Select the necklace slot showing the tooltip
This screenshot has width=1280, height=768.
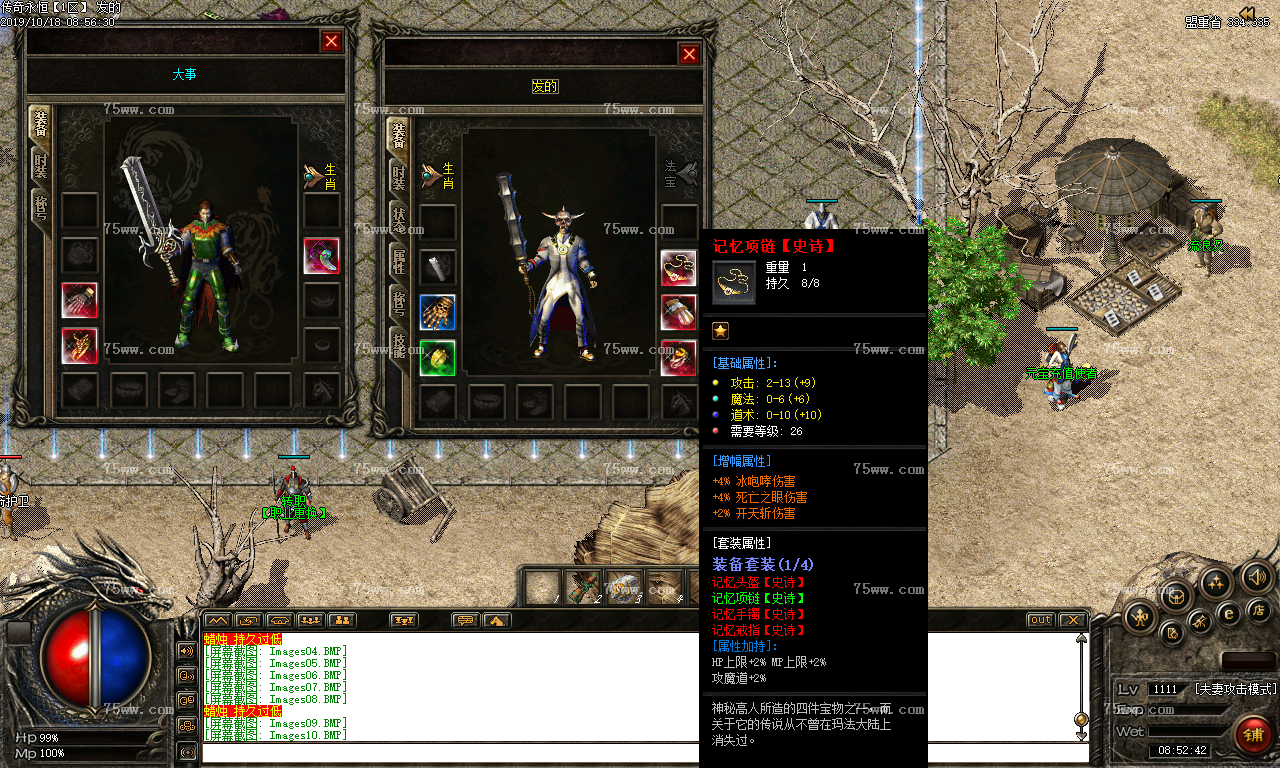(x=678, y=267)
